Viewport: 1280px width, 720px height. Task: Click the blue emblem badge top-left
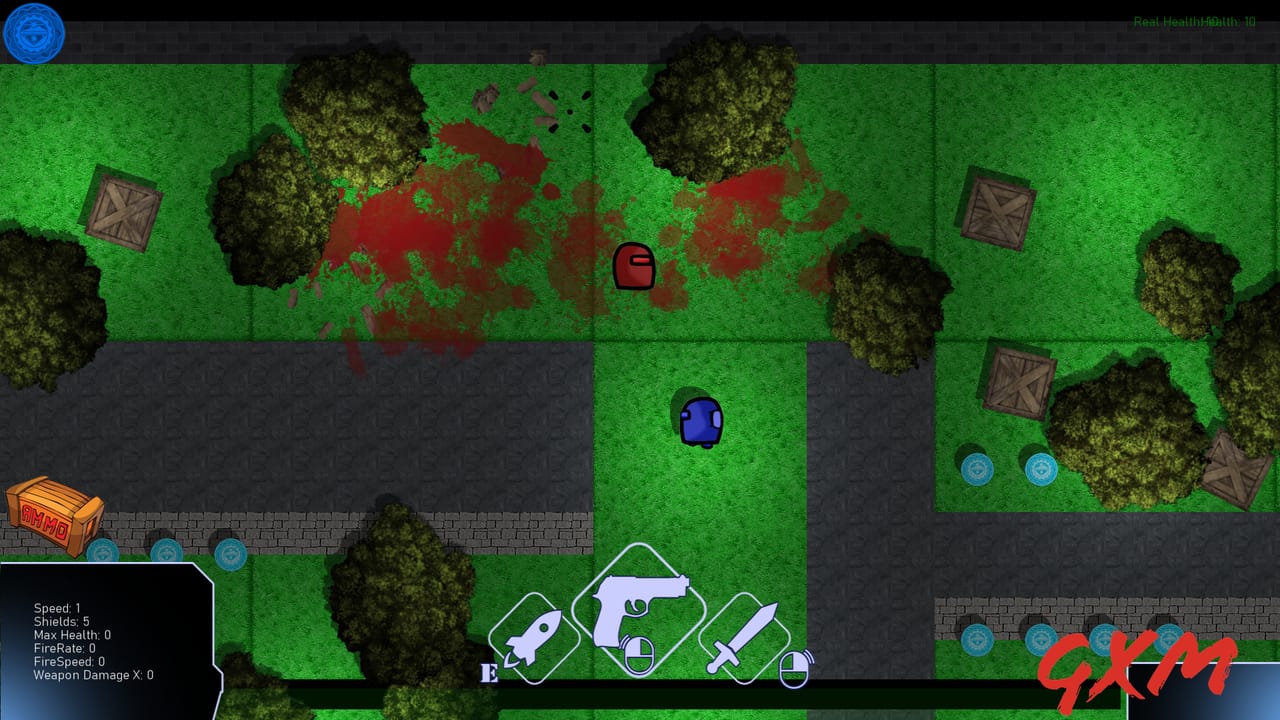pyautogui.click(x=34, y=33)
